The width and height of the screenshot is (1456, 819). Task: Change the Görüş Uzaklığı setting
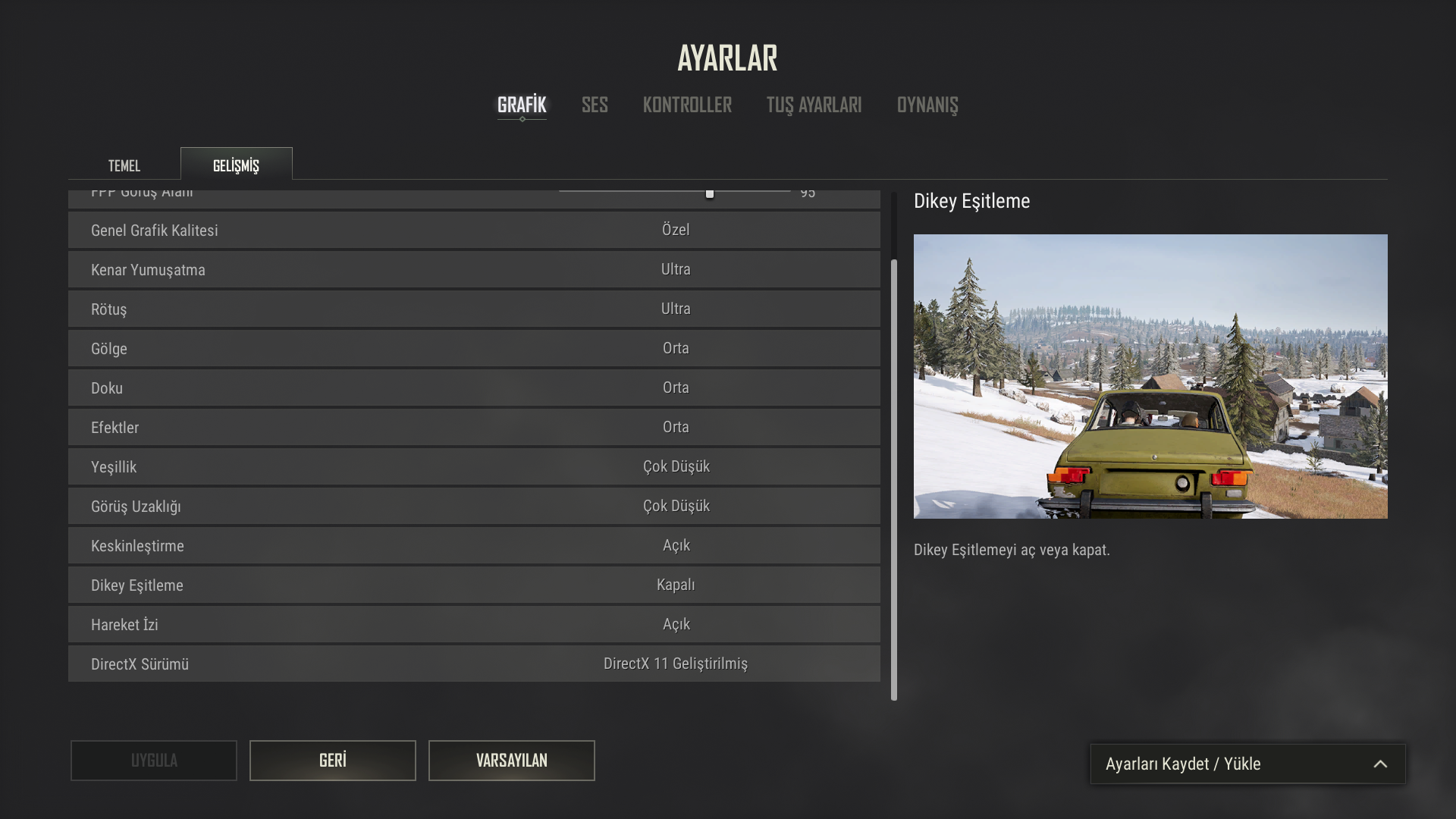[x=675, y=506]
